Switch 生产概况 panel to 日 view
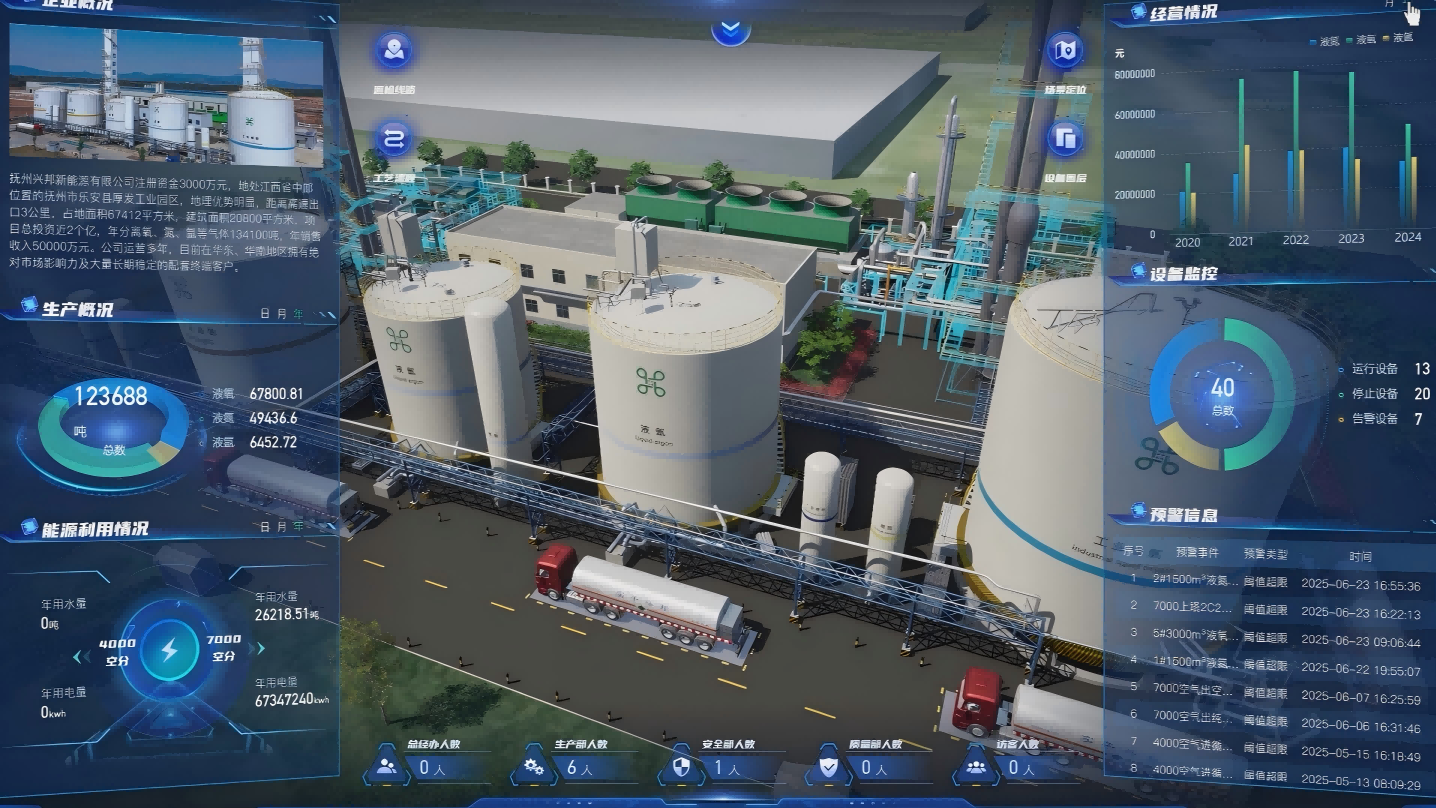 tap(266, 314)
